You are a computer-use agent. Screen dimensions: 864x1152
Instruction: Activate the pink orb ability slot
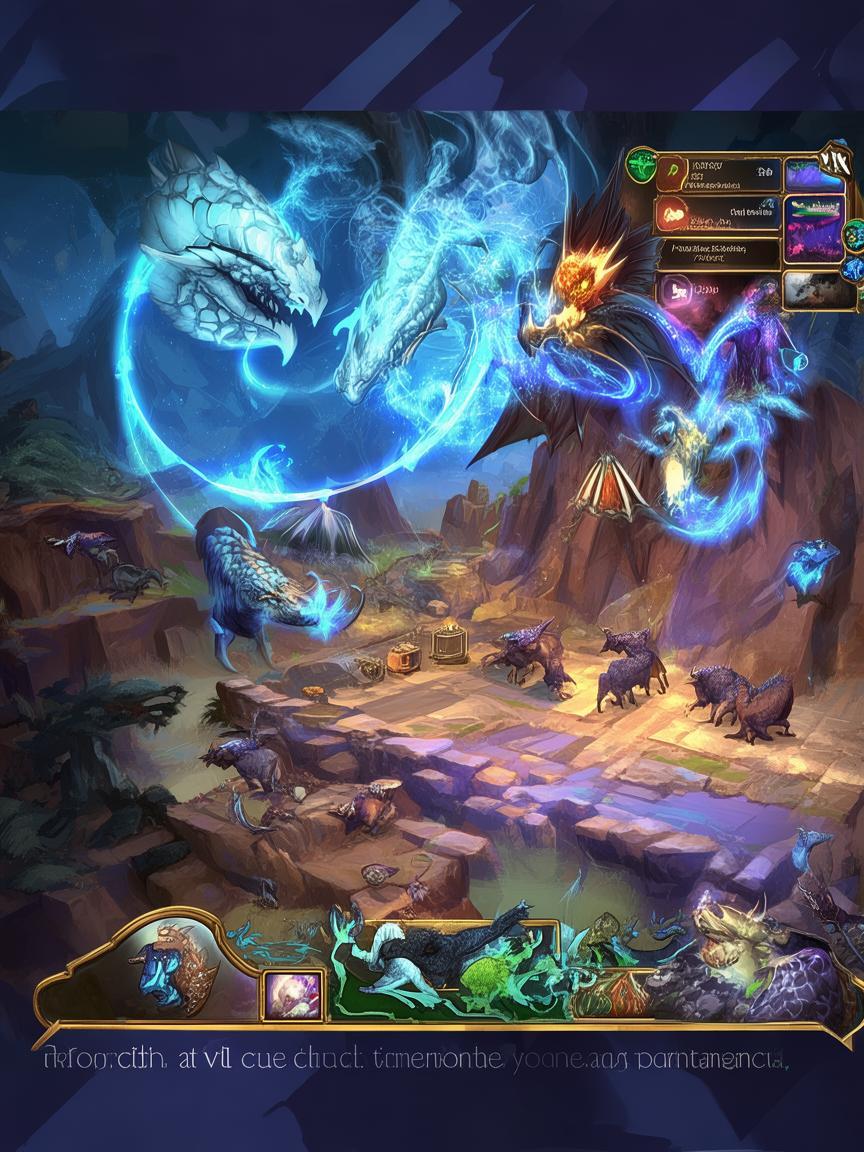(292, 993)
